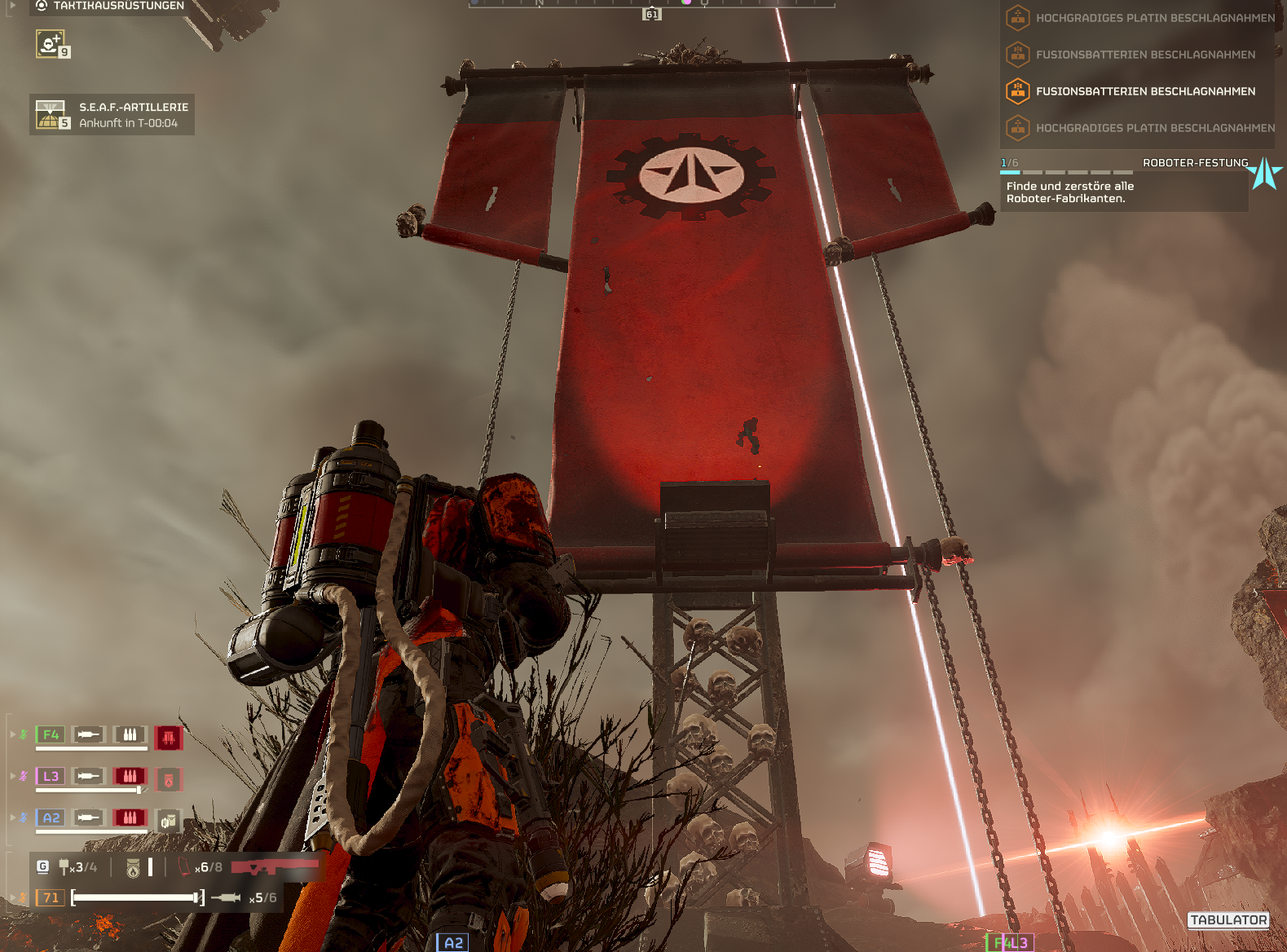This screenshot has width=1287, height=952.
Task: Select the reinforce stratagem icon
Action: [51, 43]
